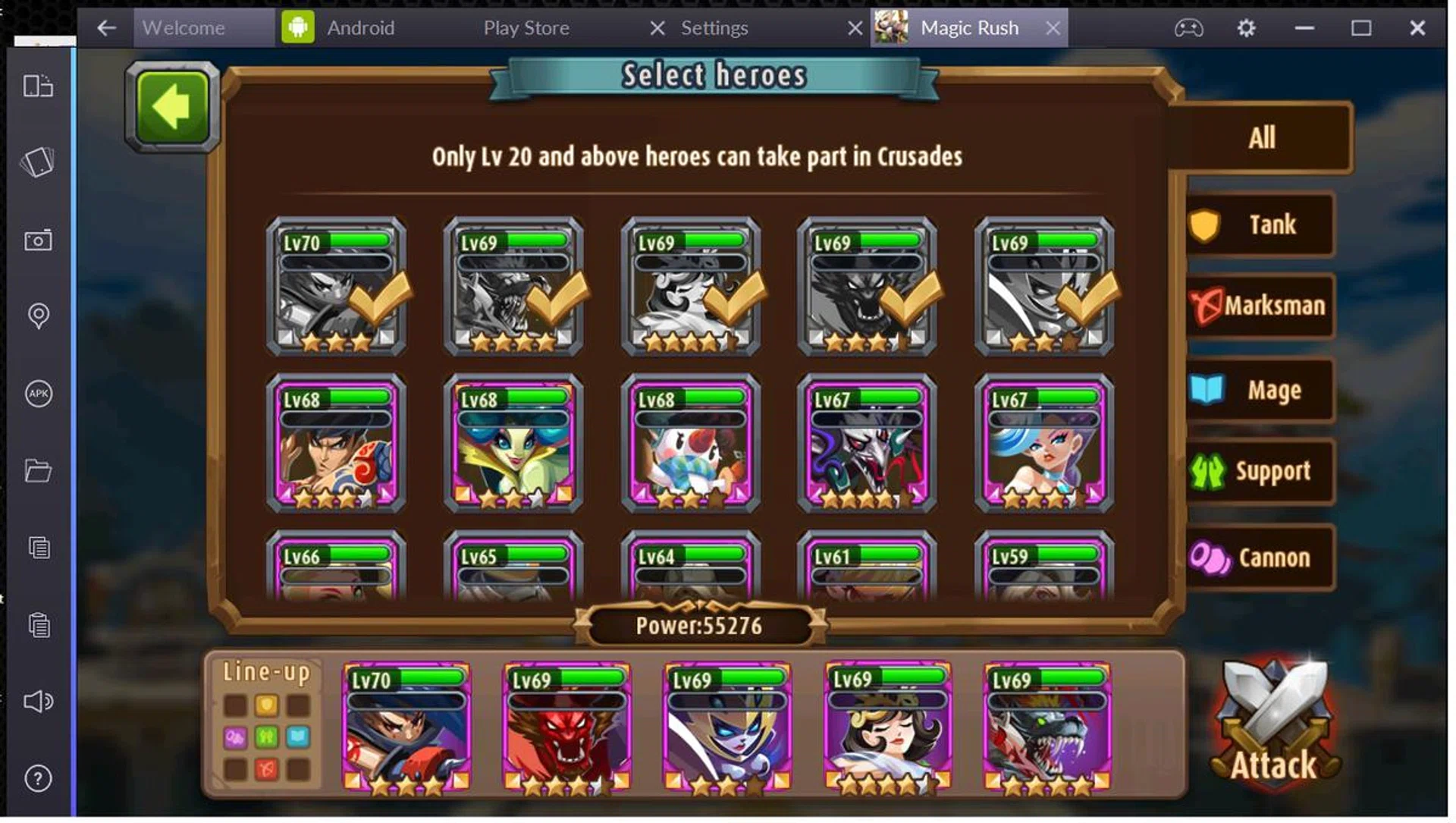
Task: Add the Lv67 blue-haired girl hero
Action: click(1044, 444)
